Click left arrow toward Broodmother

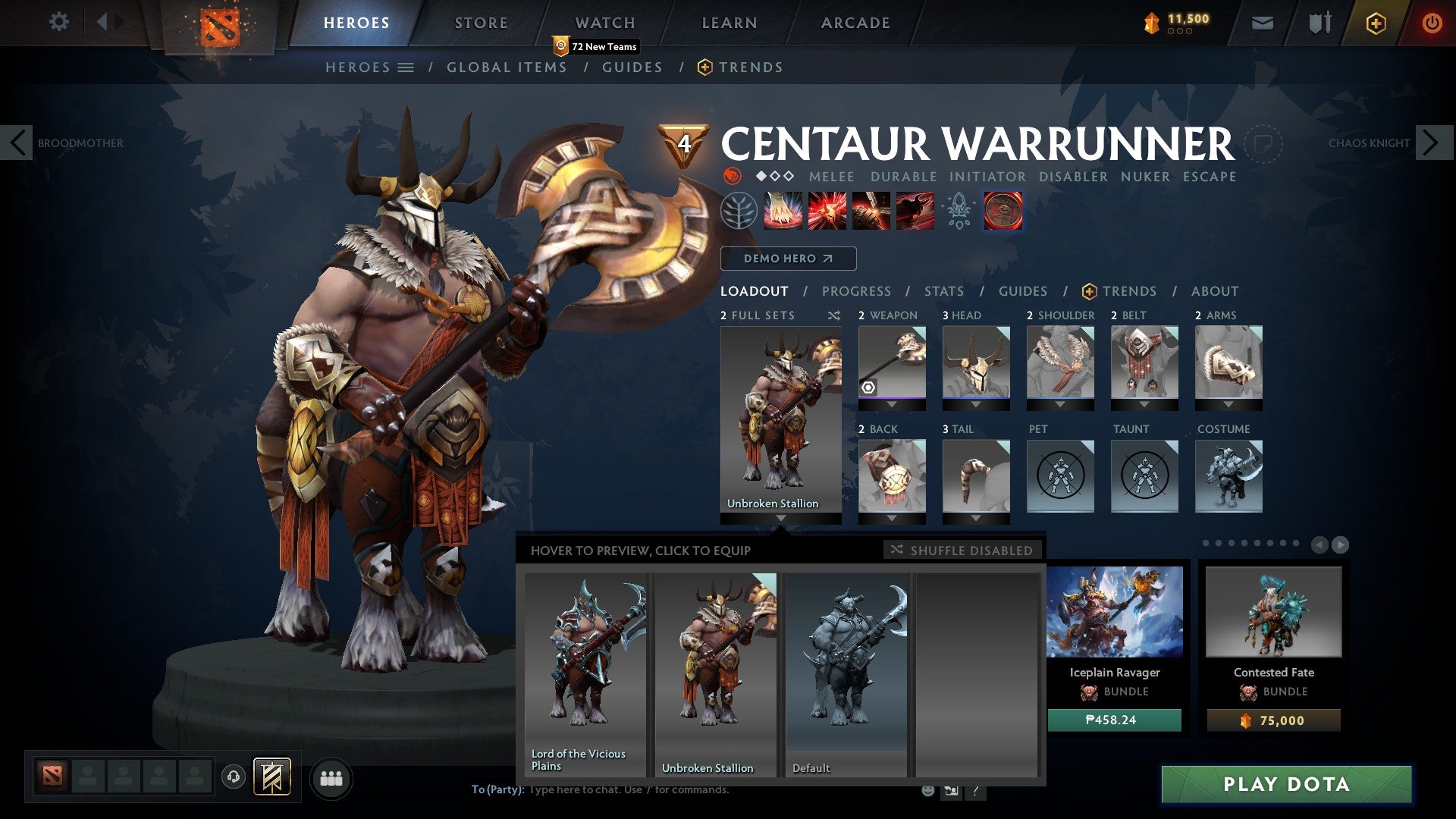pyautogui.click(x=17, y=142)
